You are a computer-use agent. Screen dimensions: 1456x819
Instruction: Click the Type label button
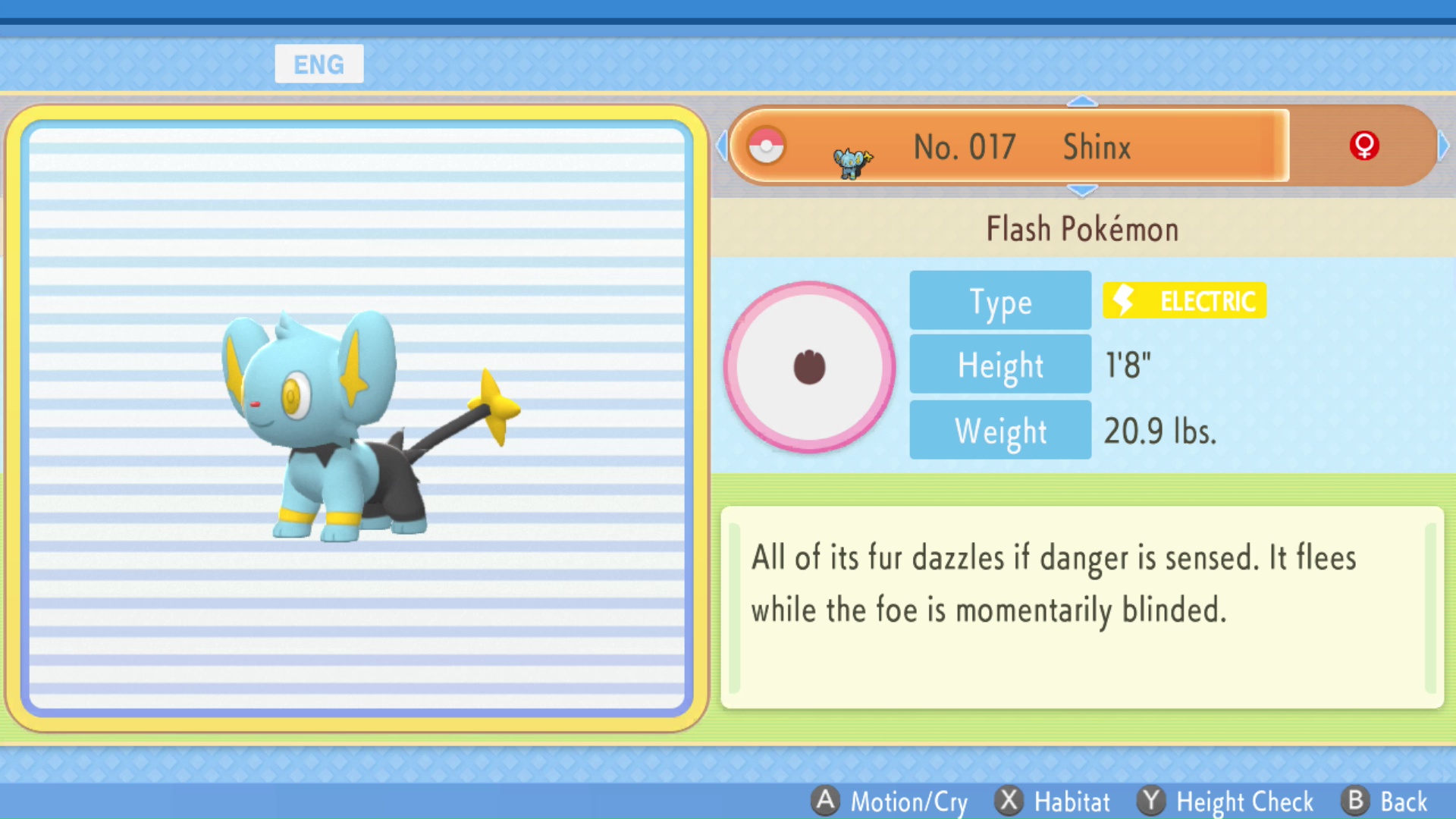coord(999,300)
